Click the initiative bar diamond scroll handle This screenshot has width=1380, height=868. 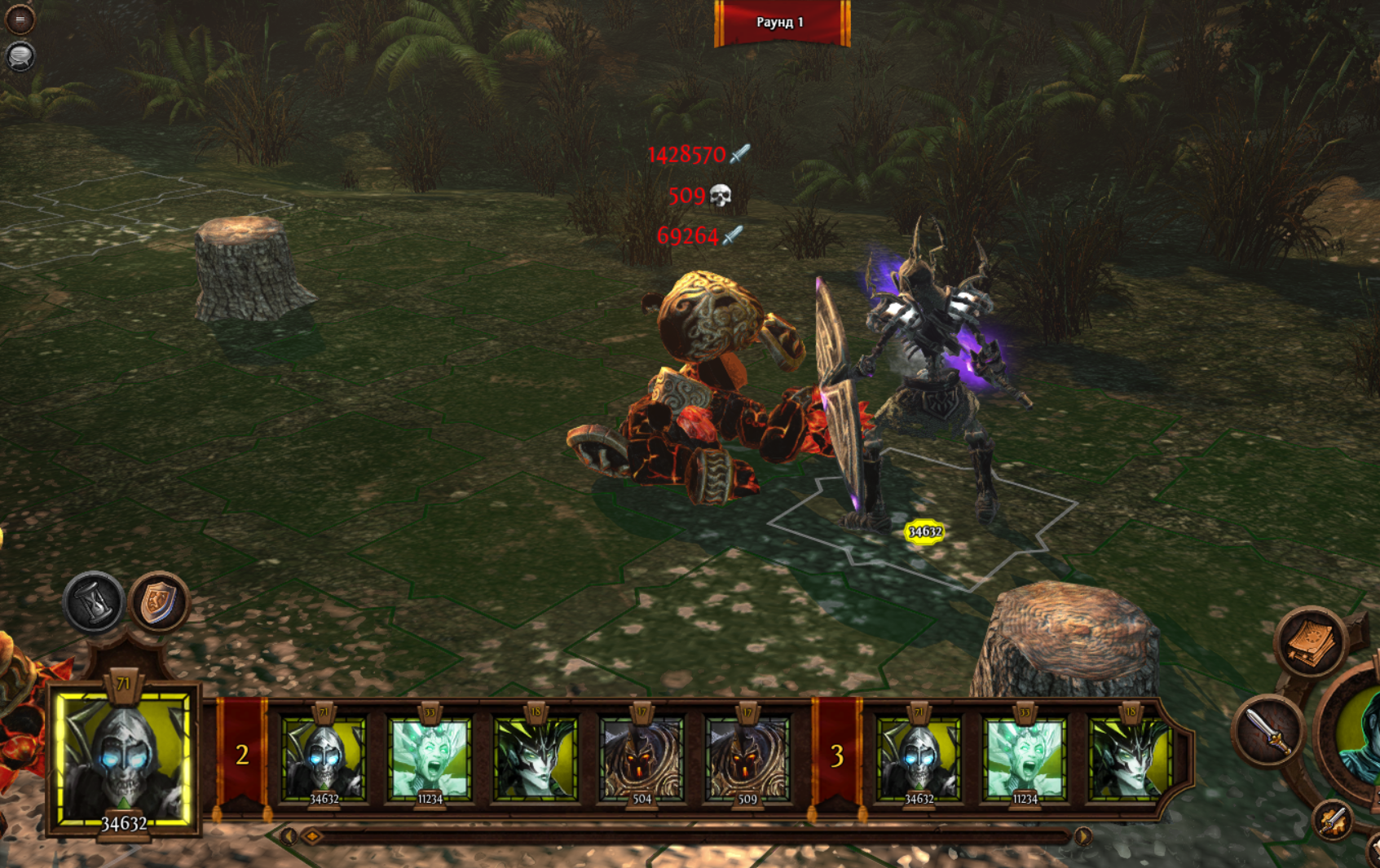click(312, 836)
